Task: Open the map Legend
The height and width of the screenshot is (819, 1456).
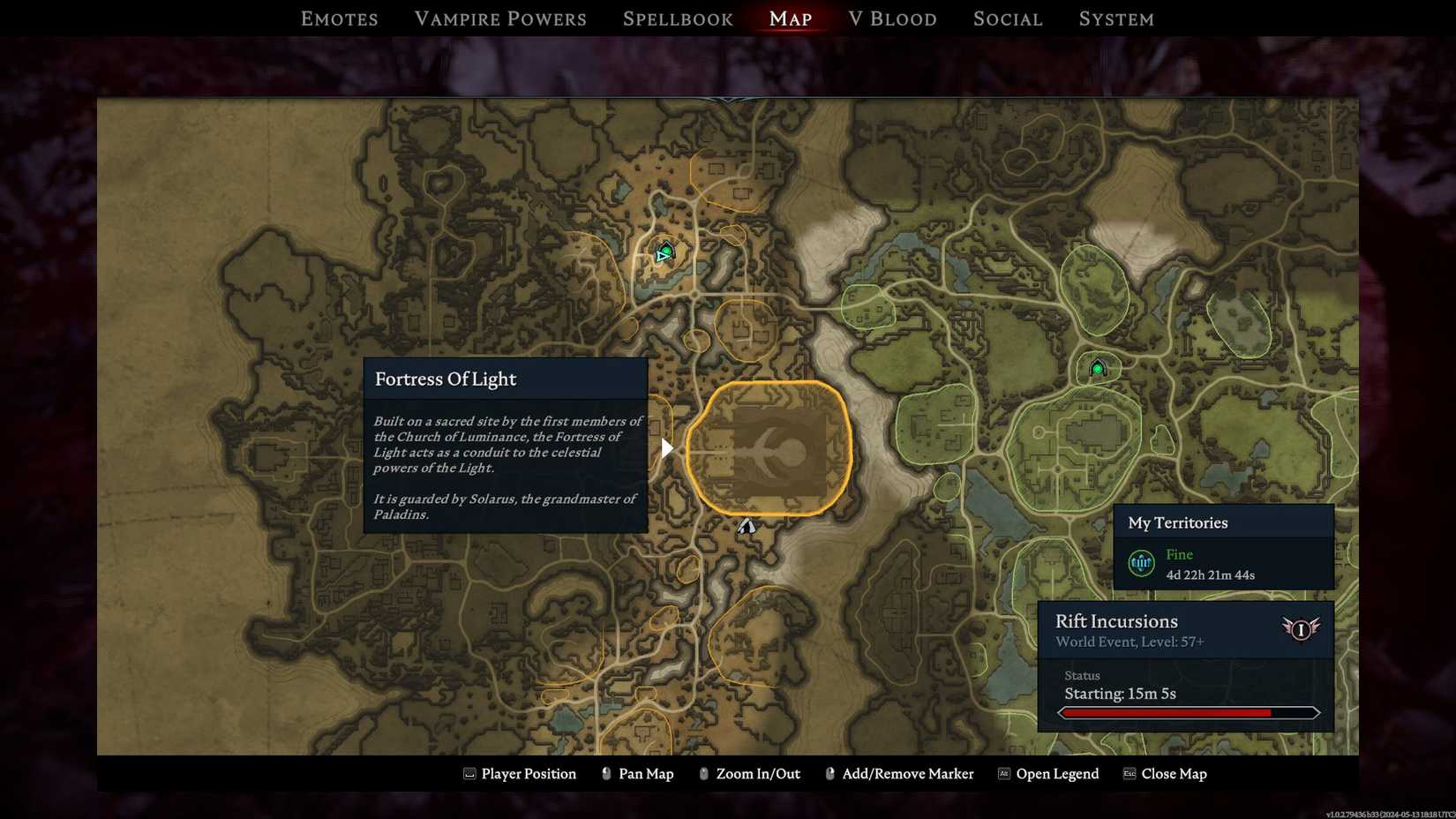Action: point(1057,773)
